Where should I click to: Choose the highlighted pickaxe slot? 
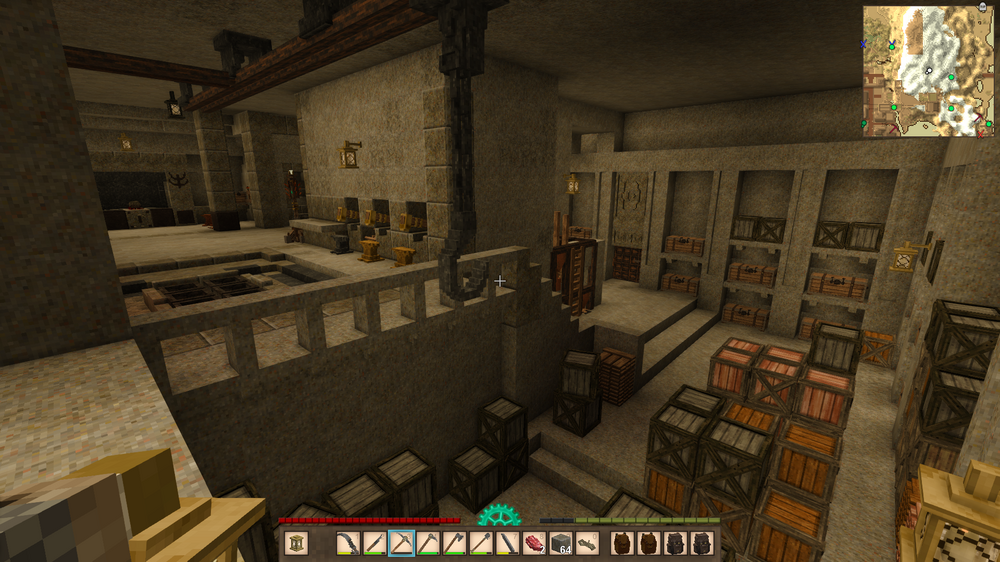[401, 544]
